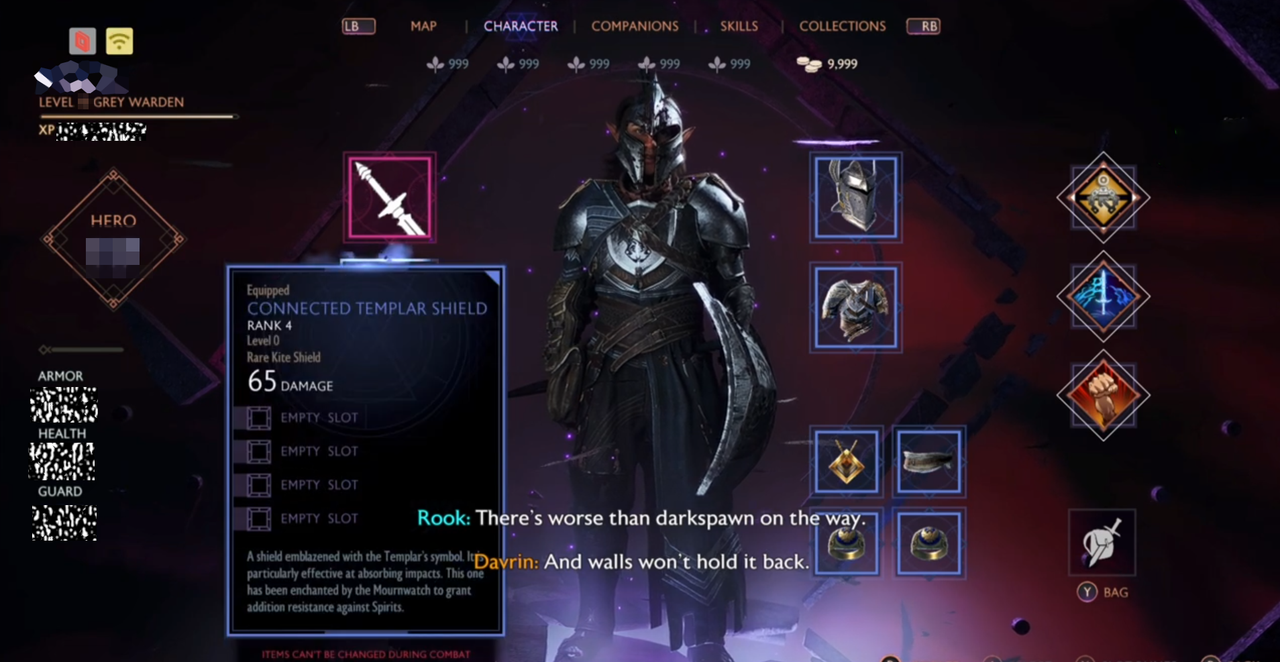The width and height of the screenshot is (1280, 662).
Task: Open the Bag inventory icon
Action: 1102,543
